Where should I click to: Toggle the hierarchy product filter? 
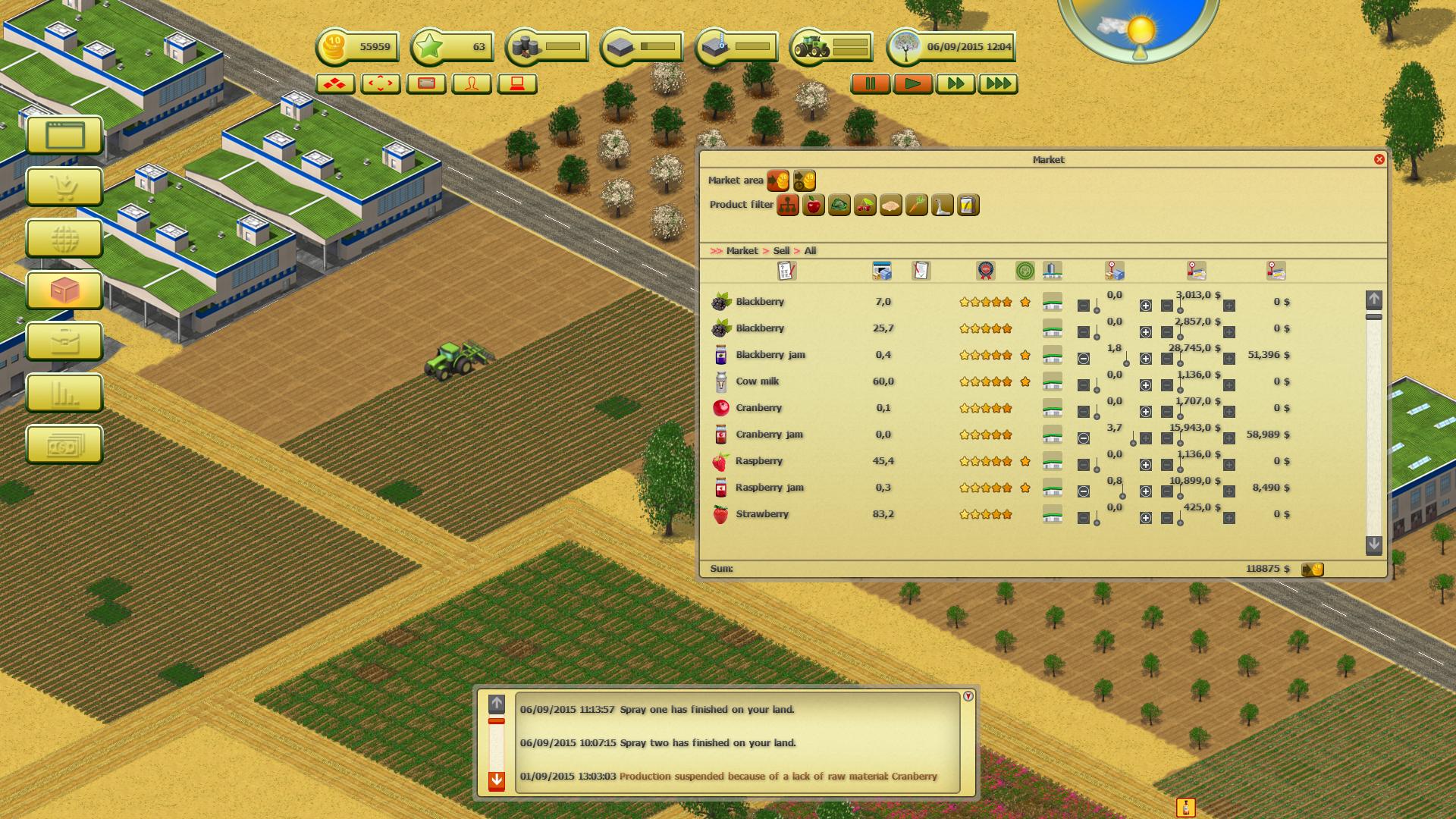[x=787, y=205]
